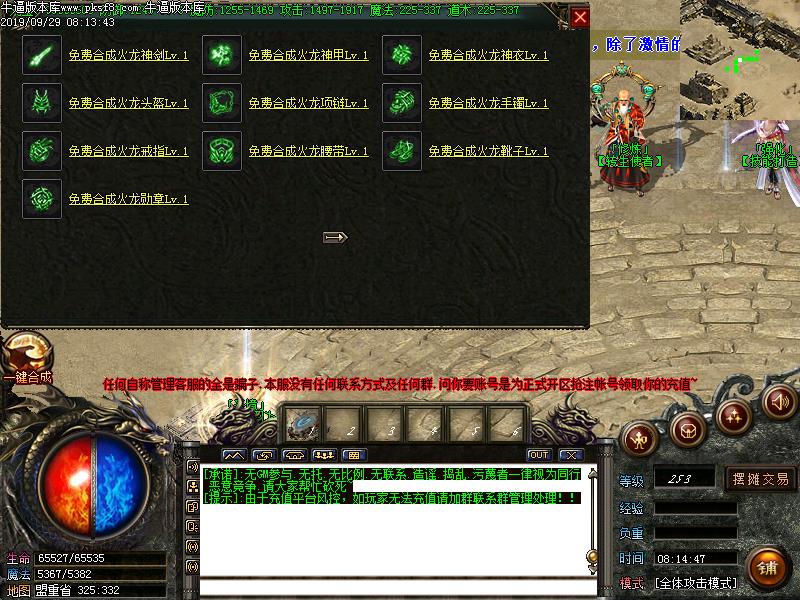The width and height of the screenshot is (800, 600).
Task: Select 免费合成火龙勋章Lv.1 link
Action: point(128,200)
